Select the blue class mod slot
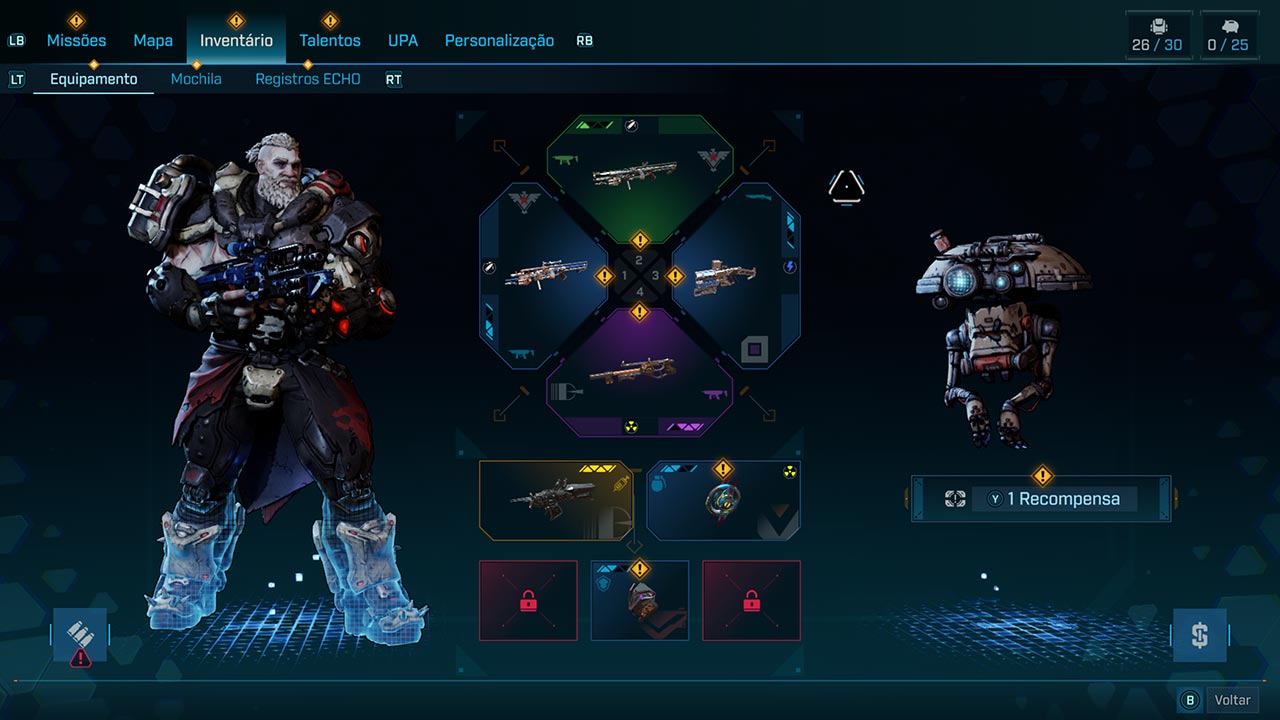 [x=640, y=600]
